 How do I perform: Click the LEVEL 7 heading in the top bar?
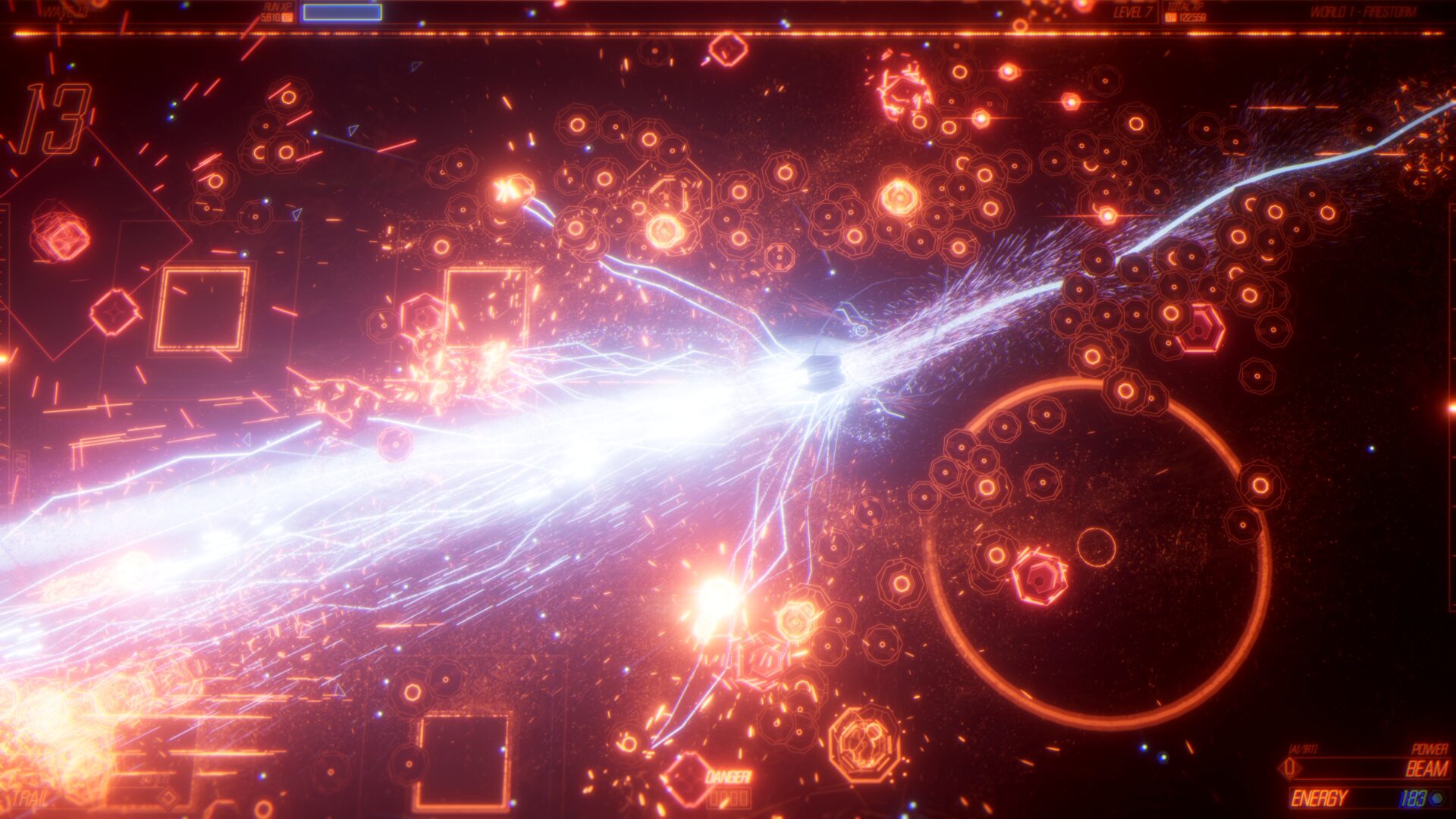point(1134,12)
